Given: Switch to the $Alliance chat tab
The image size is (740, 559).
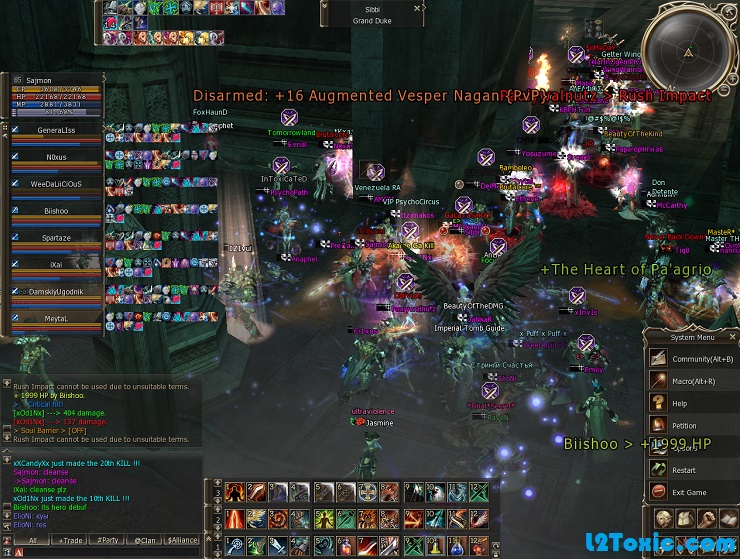Looking at the screenshot, I should click(x=182, y=540).
